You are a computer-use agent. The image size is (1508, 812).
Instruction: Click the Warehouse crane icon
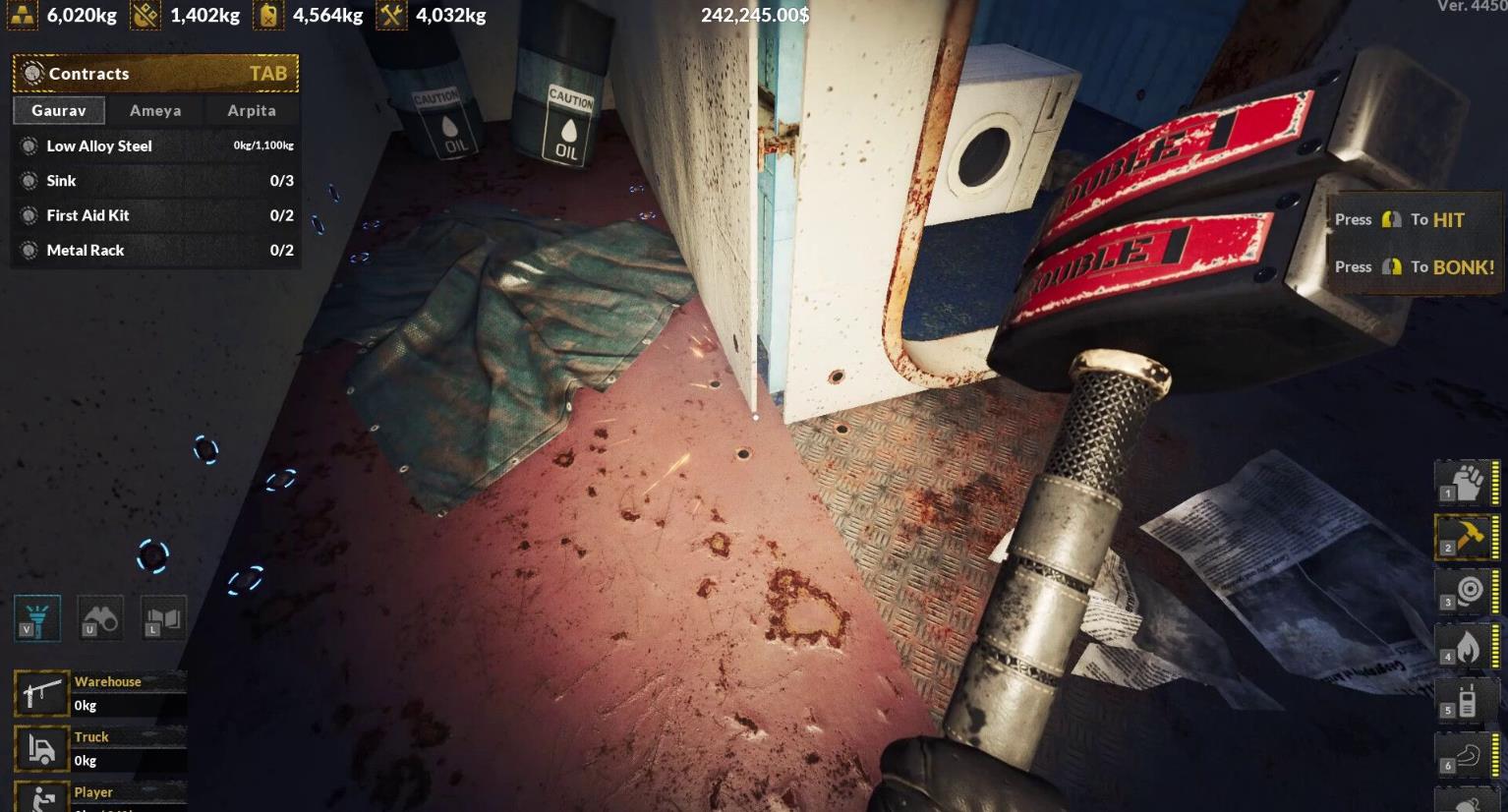coord(40,692)
